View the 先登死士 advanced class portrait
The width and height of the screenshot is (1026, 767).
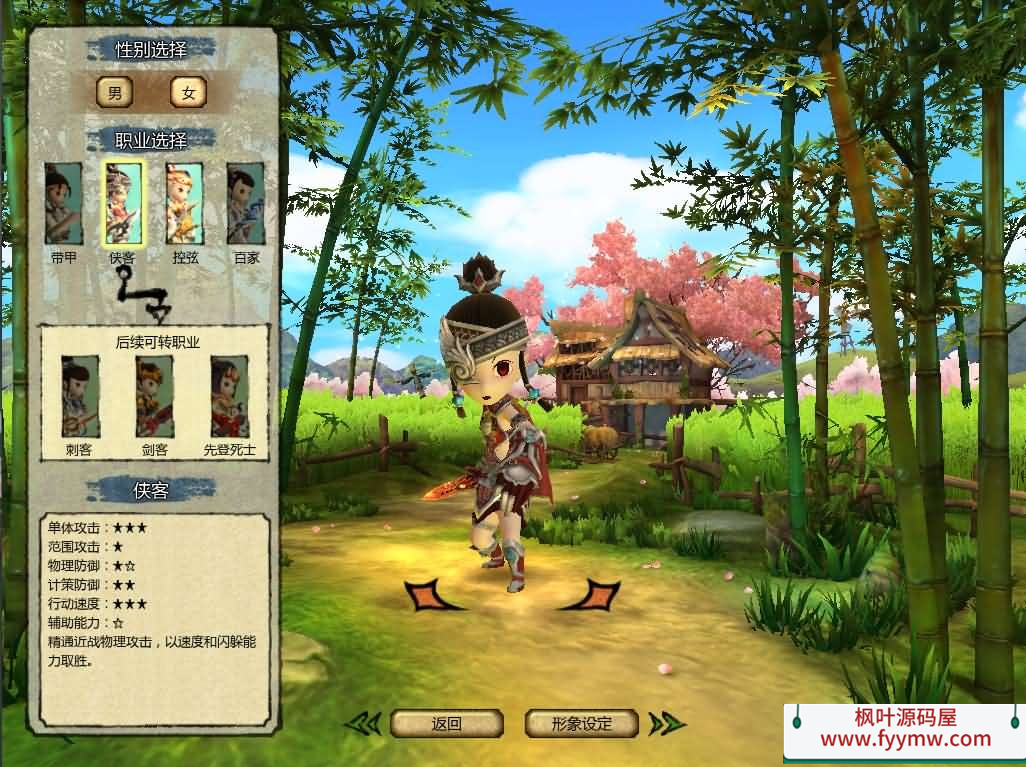pos(229,397)
